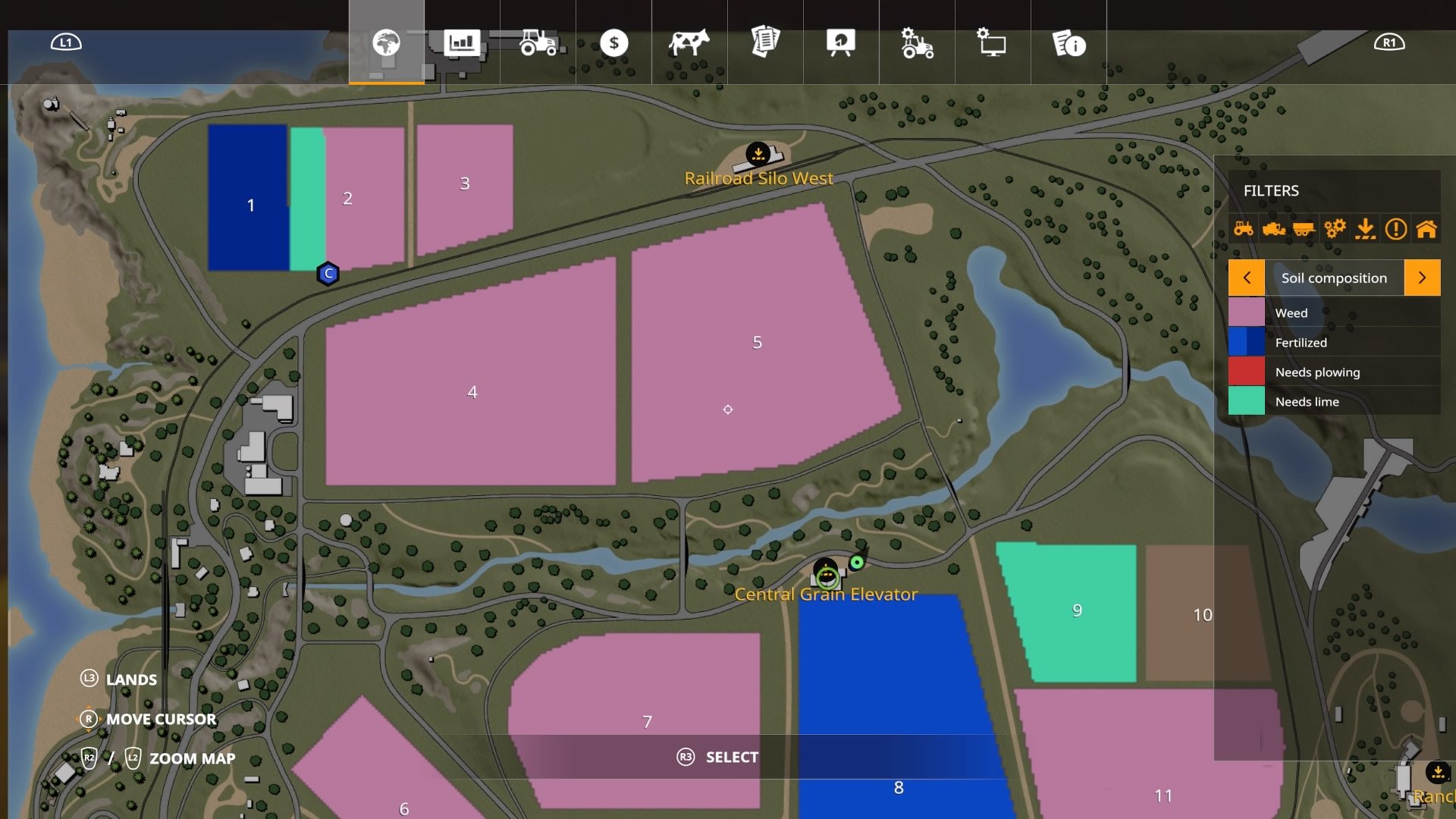Click the selling point filter icon
Screen dimensions: 1456x819
(1364, 227)
